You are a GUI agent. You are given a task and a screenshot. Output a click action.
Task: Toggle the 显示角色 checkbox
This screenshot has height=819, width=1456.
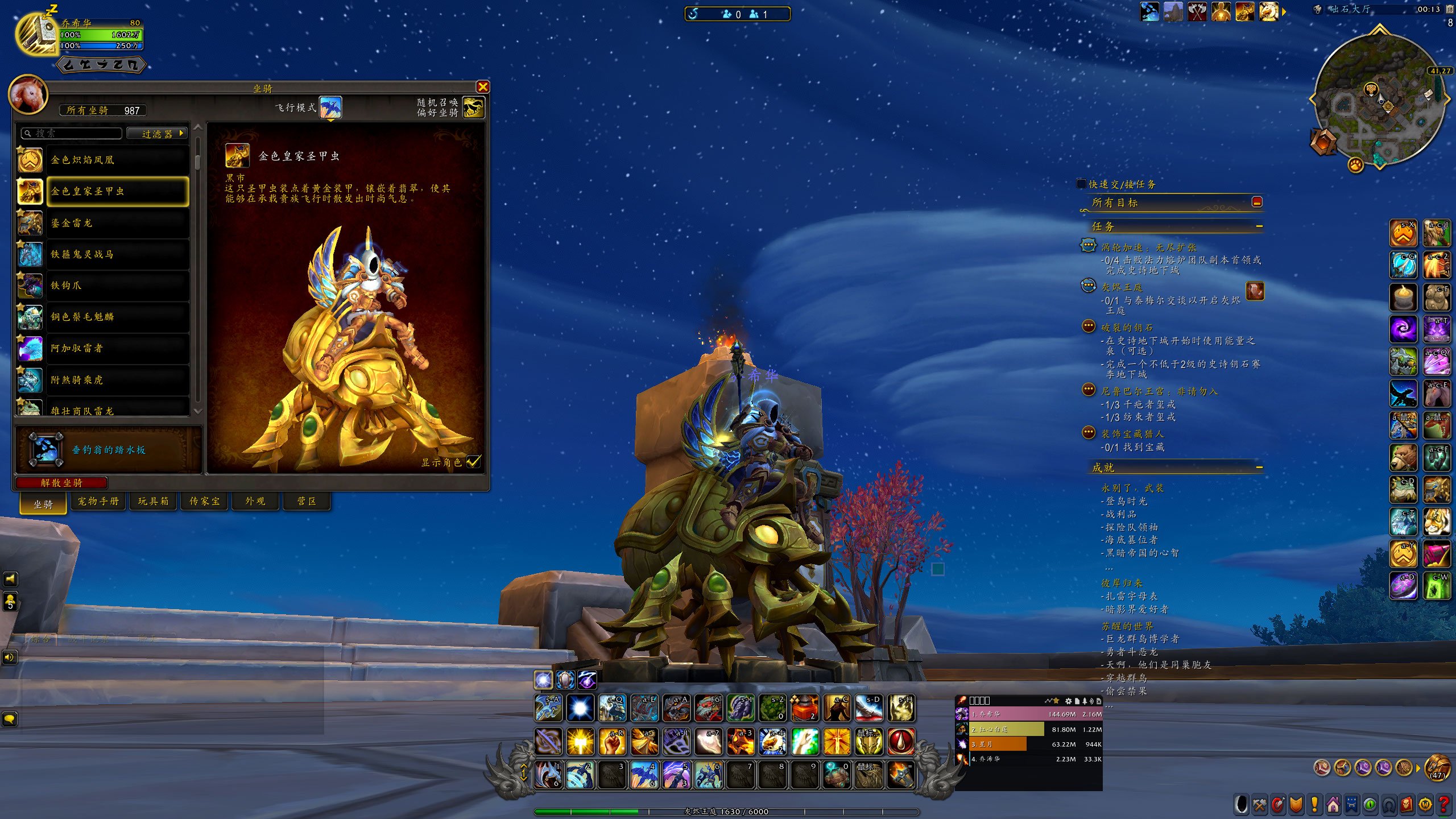(473, 462)
